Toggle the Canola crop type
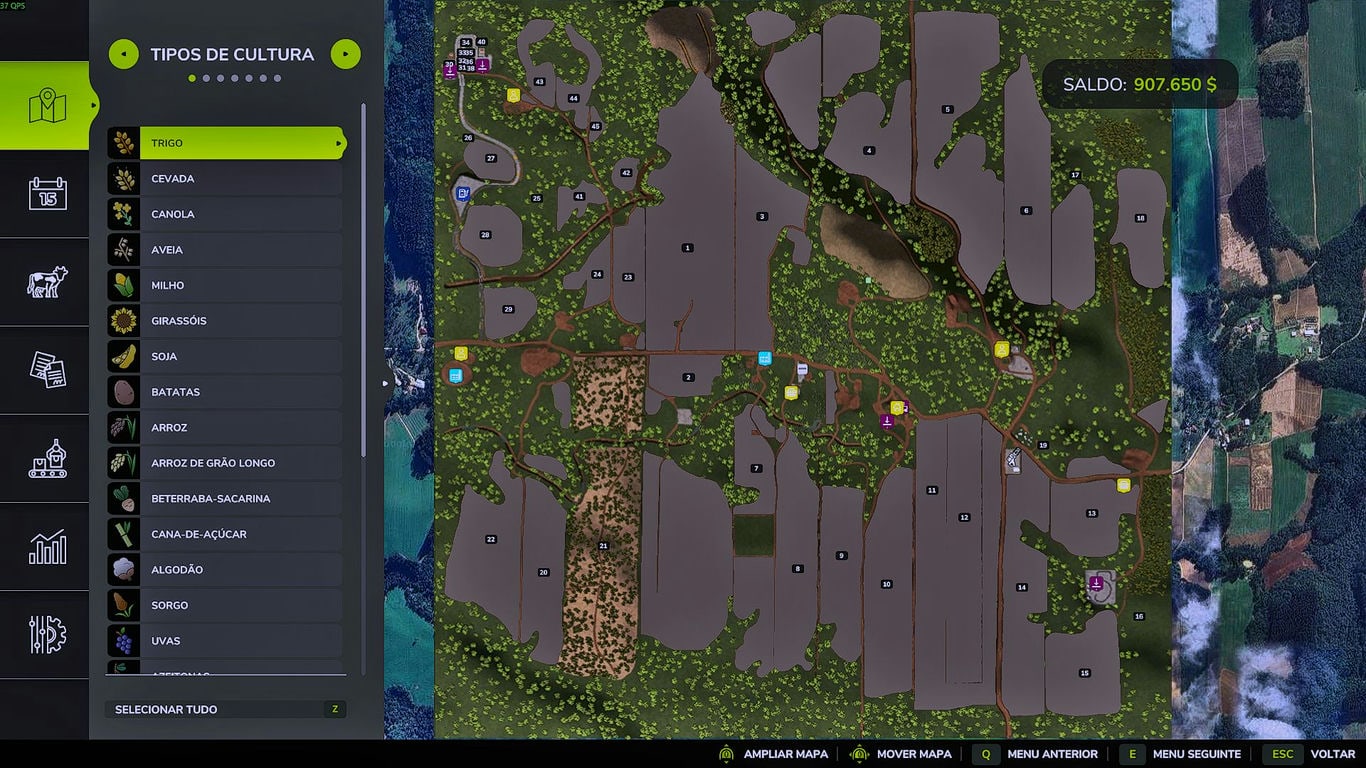The height and width of the screenshot is (768, 1366). click(x=240, y=214)
